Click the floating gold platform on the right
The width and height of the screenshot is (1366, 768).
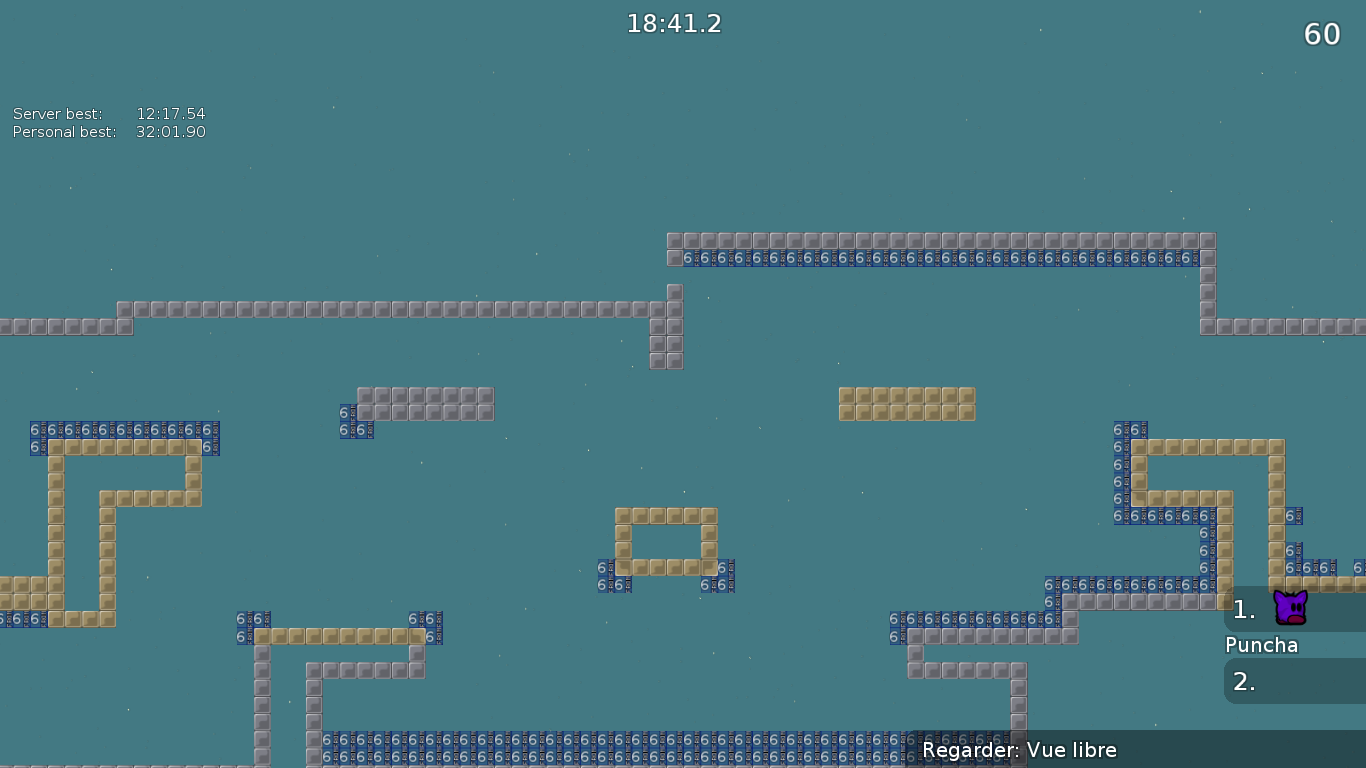click(x=905, y=403)
